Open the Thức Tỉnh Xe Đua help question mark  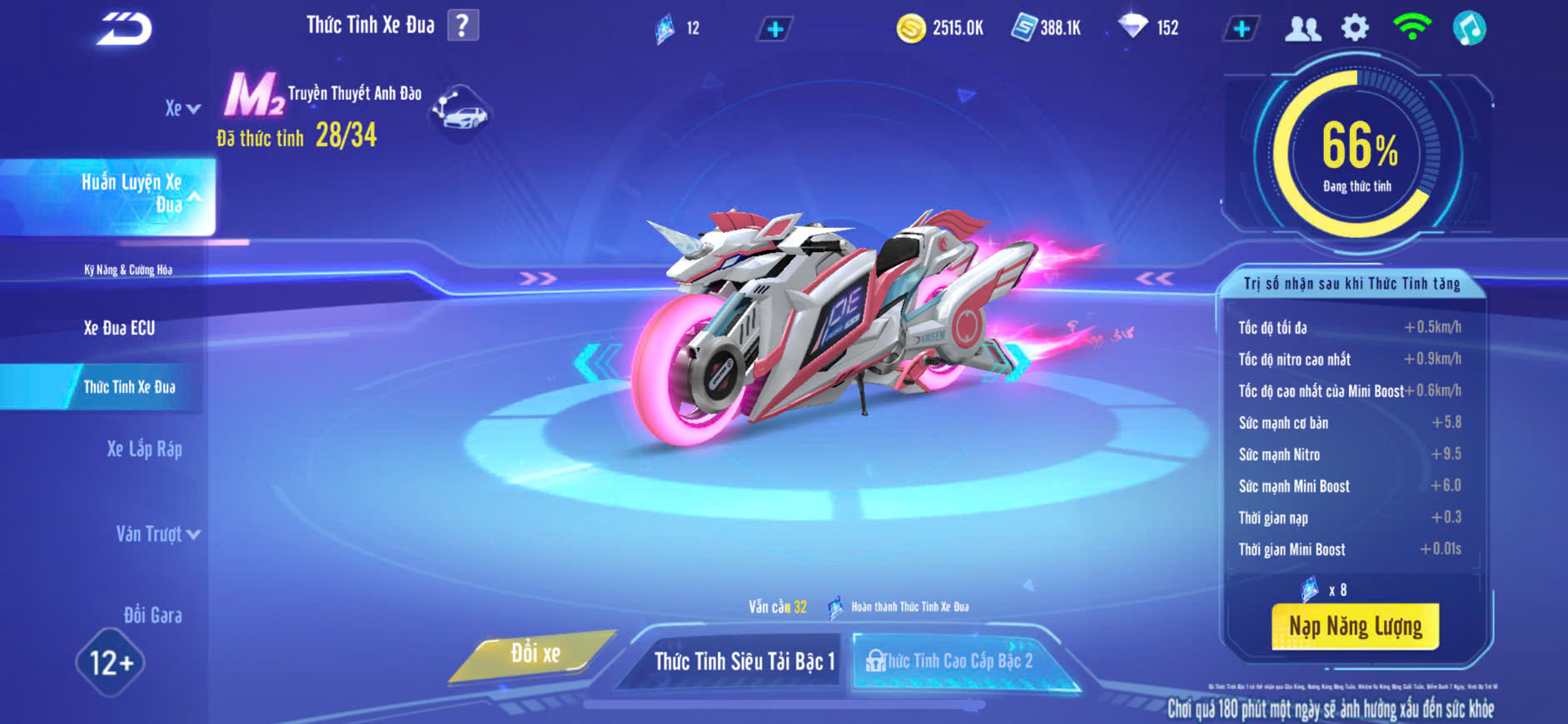click(463, 26)
